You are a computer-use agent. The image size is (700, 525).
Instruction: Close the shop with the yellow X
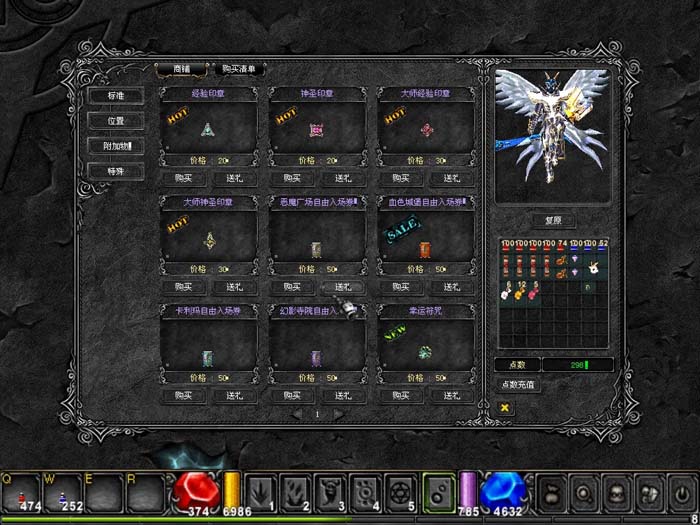click(x=505, y=408)
